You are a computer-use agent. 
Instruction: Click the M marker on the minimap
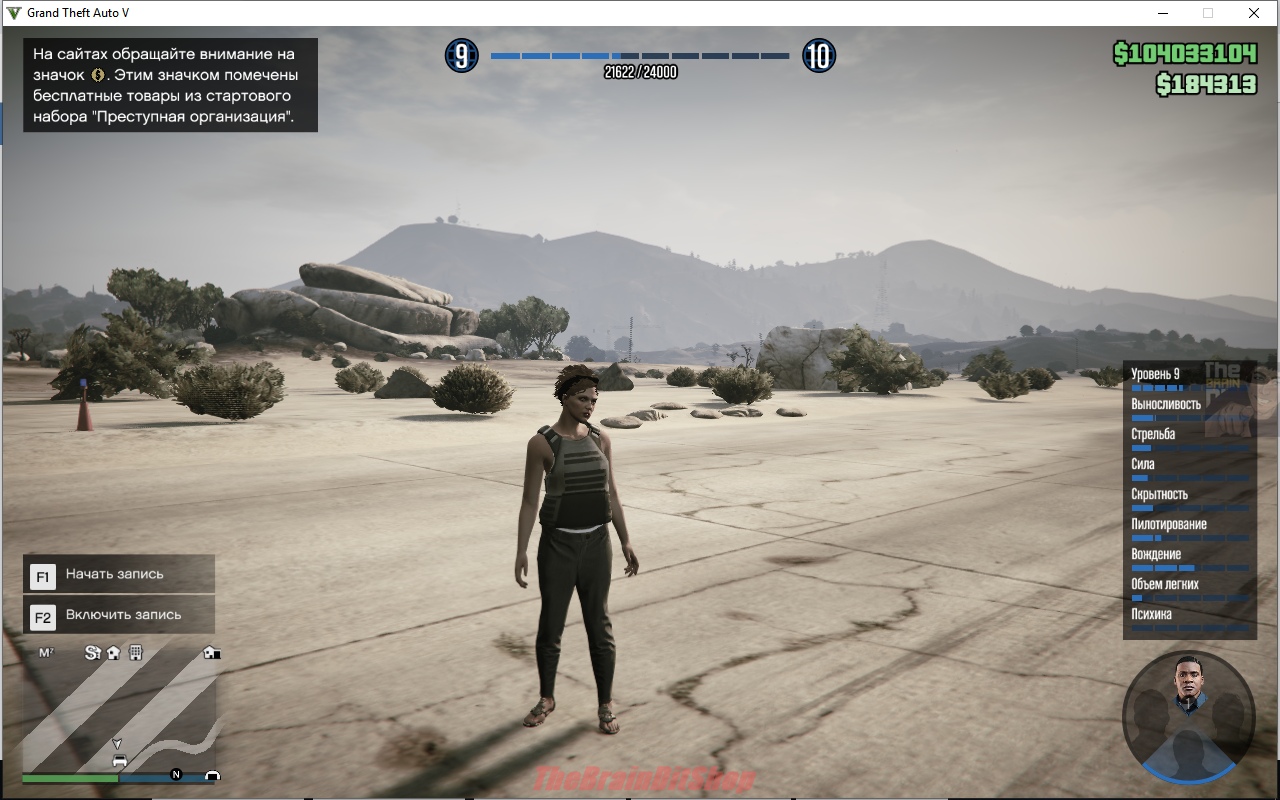tap(46, 653)
